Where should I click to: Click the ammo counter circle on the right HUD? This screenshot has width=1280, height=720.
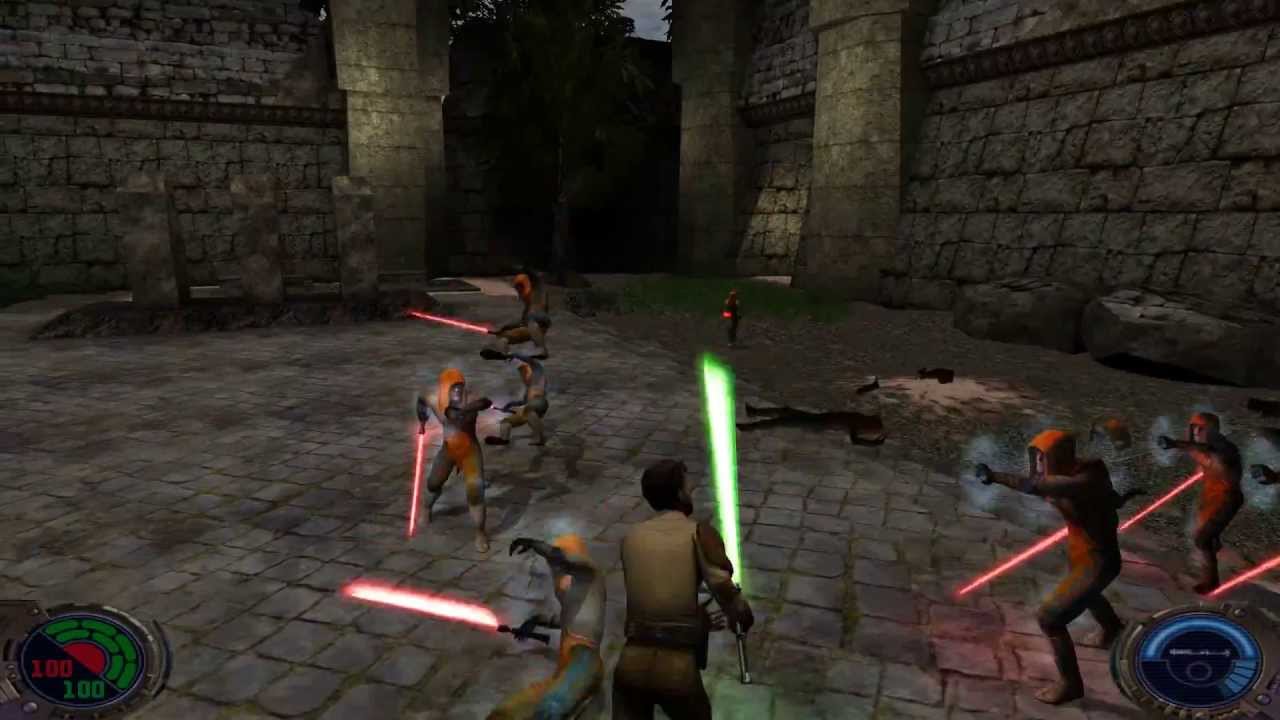point(1198,671)
